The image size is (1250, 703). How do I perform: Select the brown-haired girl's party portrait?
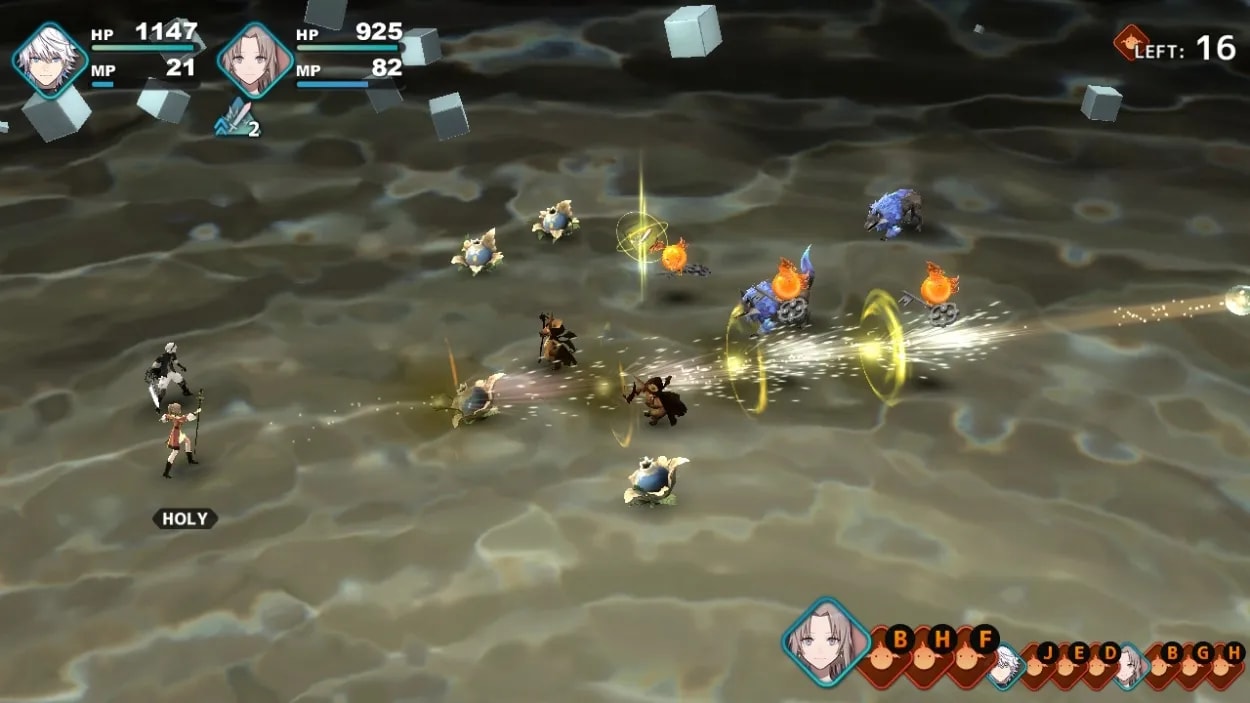click(254, 60)
